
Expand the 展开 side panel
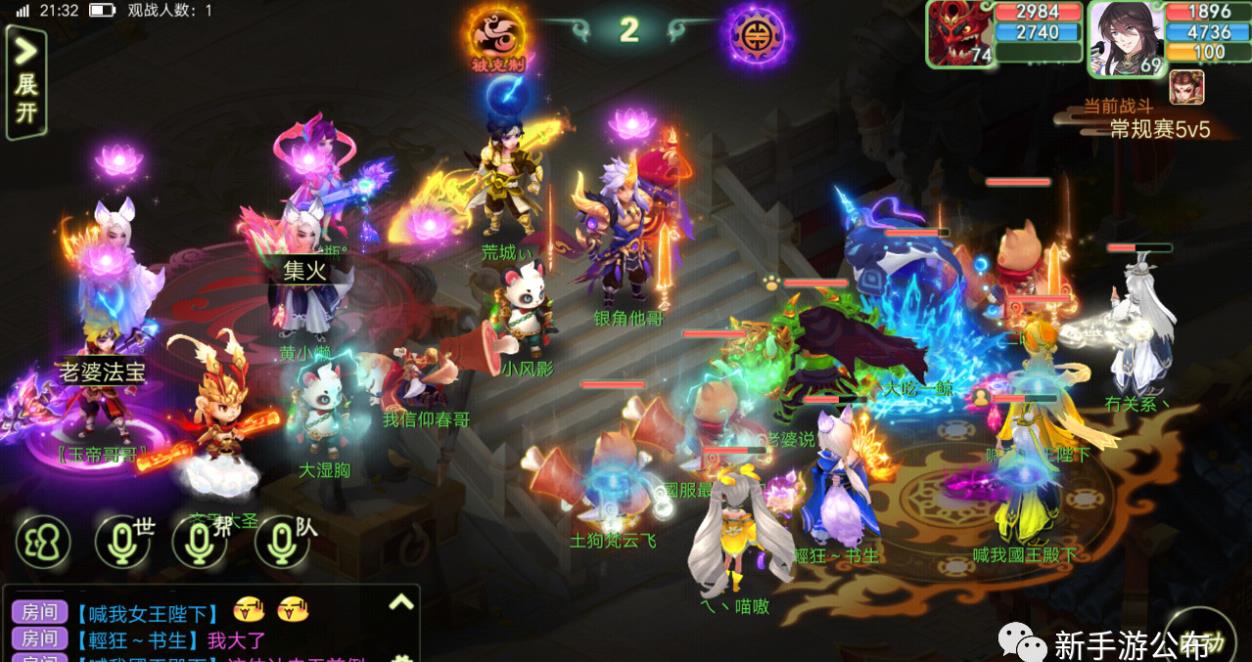26,82
